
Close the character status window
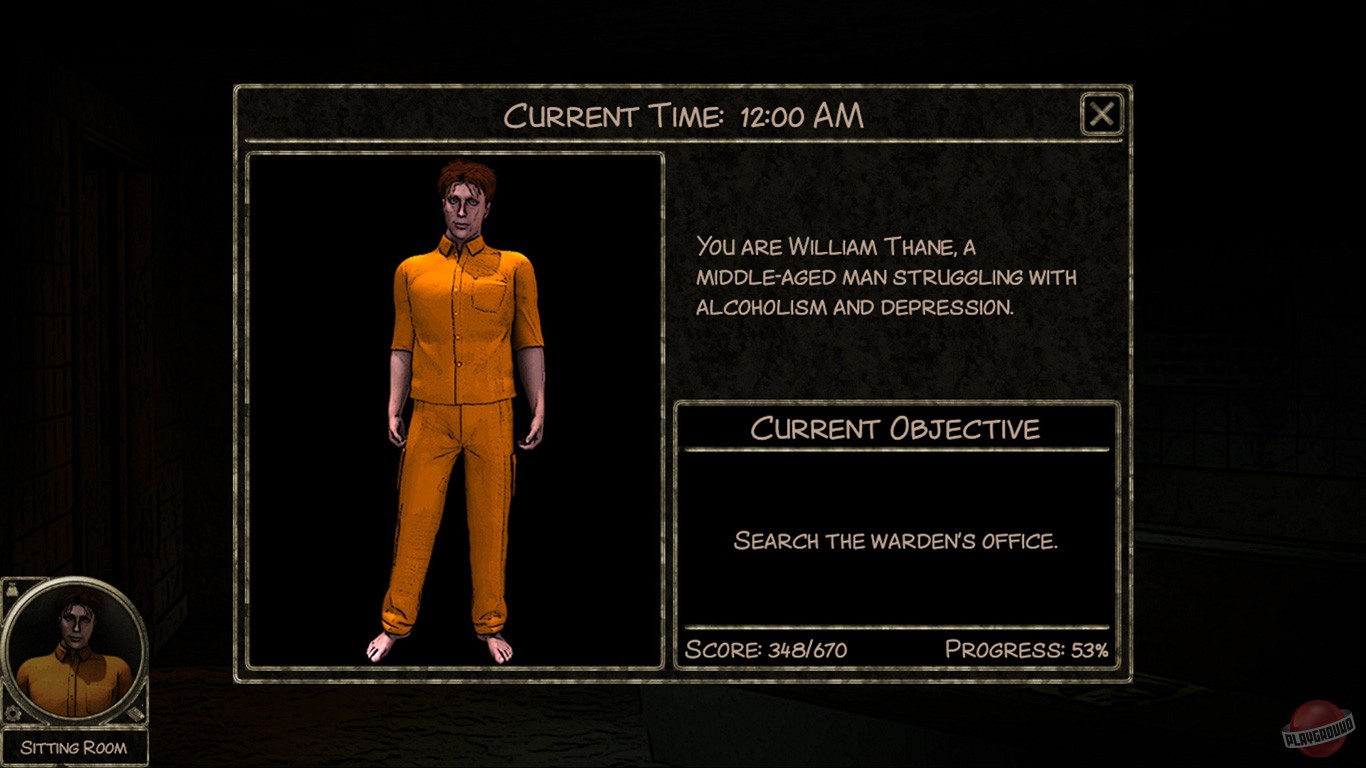1100,113
